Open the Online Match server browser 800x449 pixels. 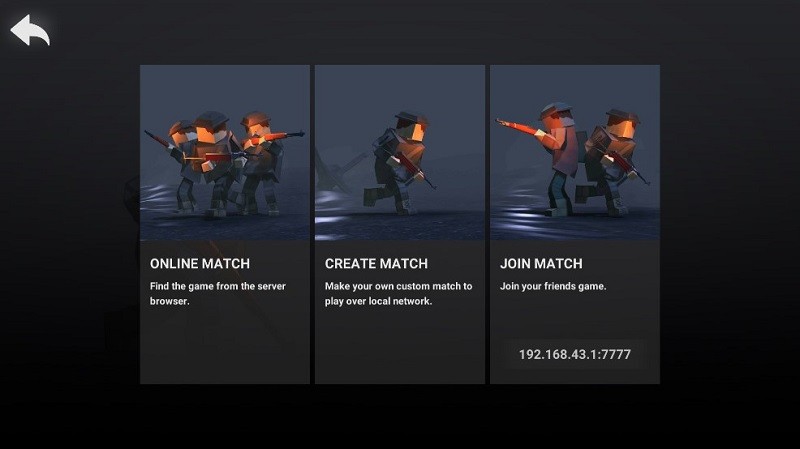pos(225,224)
